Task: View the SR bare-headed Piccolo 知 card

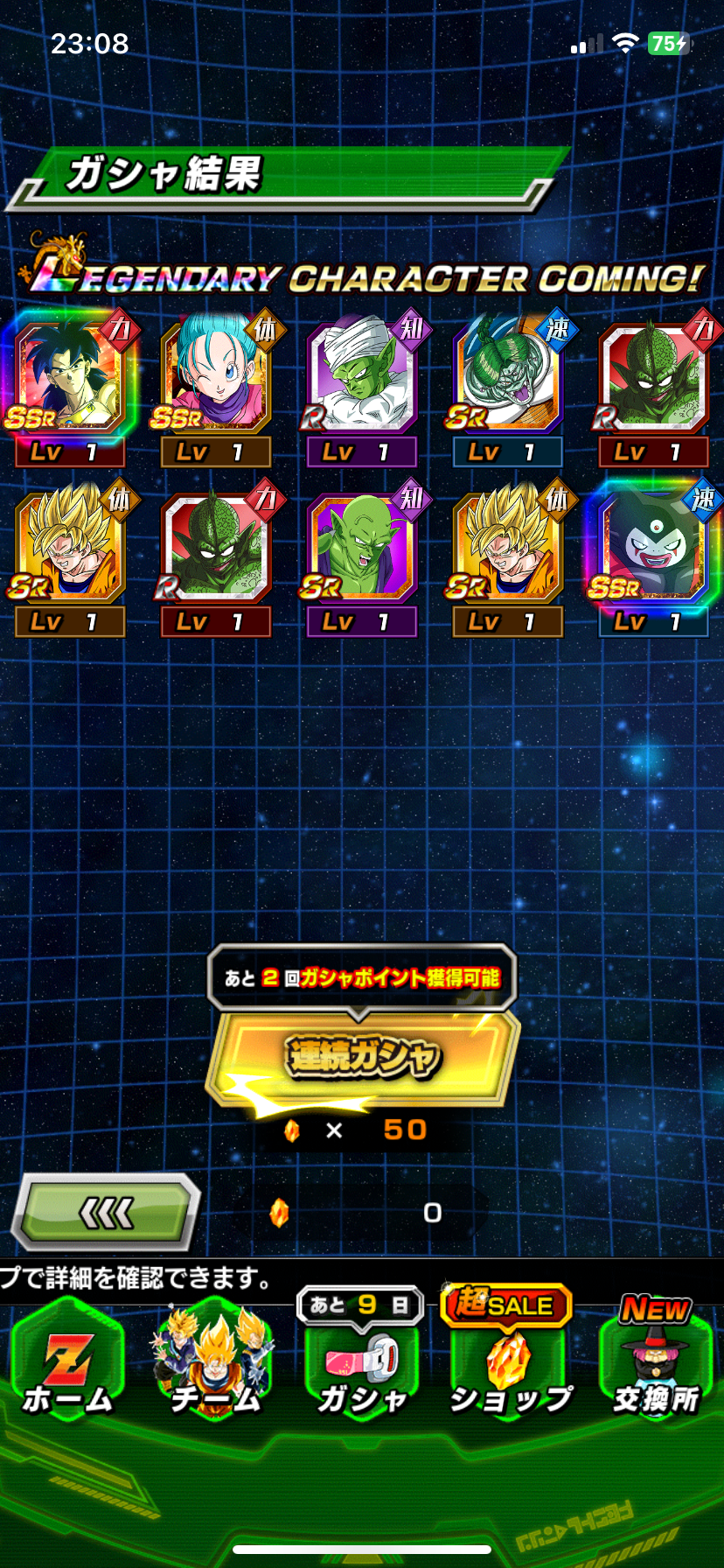Action: pyautogui.click(x=362, y=548)
